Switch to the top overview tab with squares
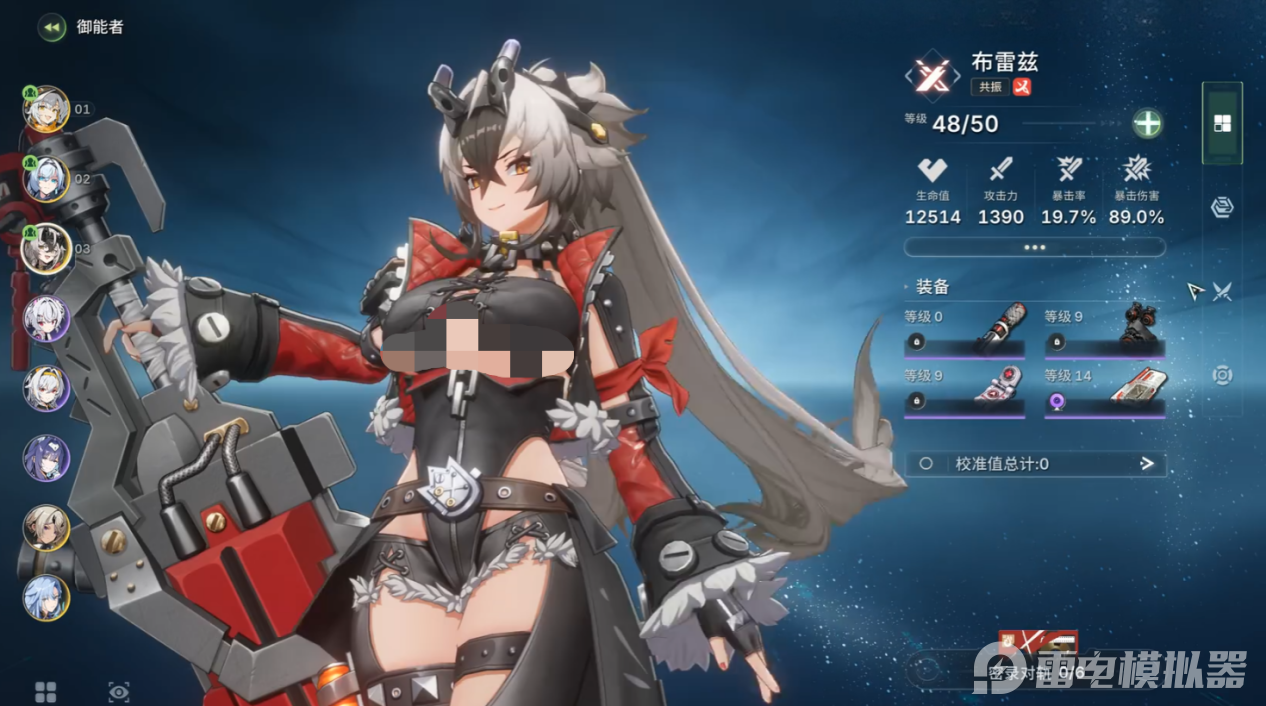This screenshot has height=706, width=1266. [1222, 124]
